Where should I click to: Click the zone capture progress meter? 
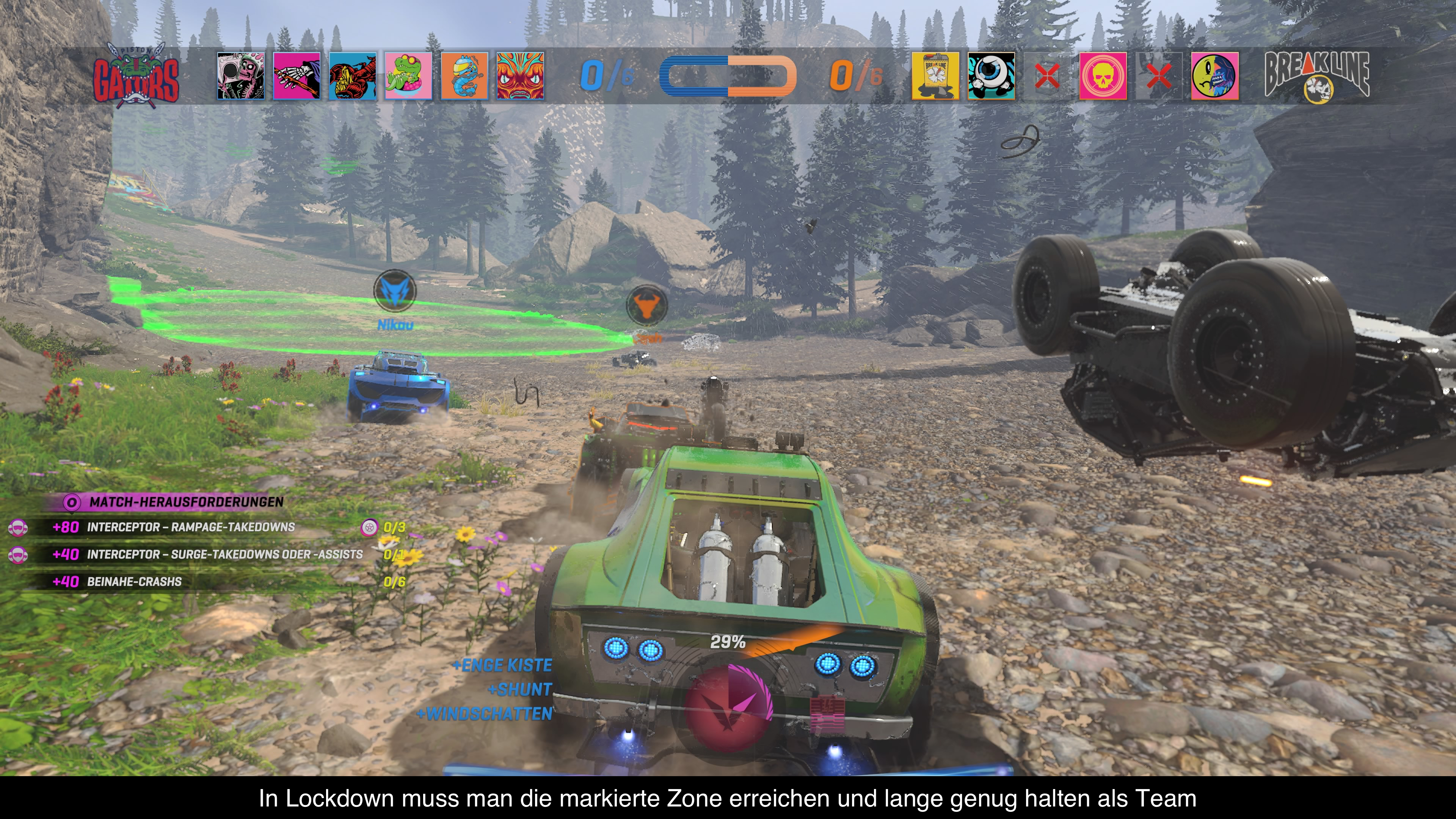(728, 76)
